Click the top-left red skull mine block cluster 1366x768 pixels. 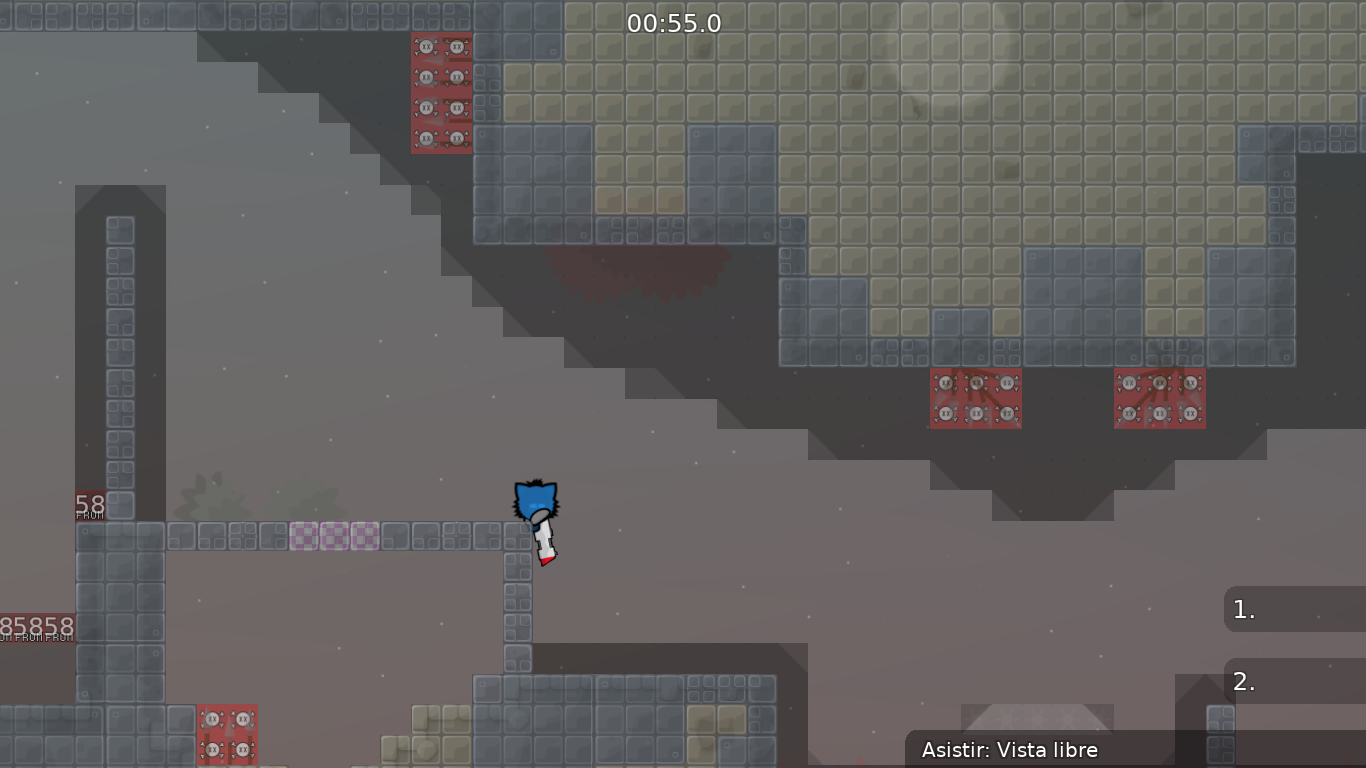click(x=441, y=92)
